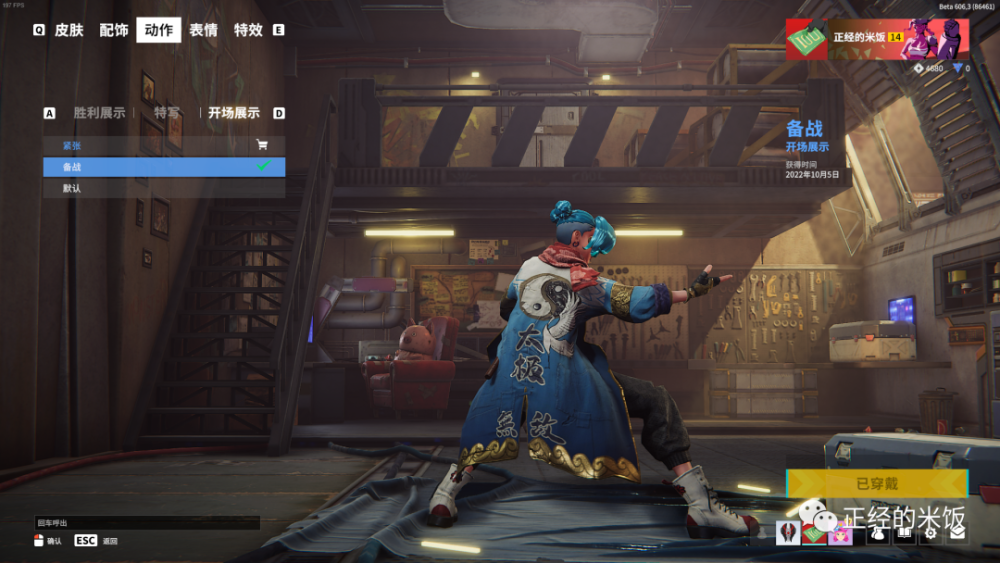Select the 动作 (Actions) tab
This screenshot has width=1000, height=563.
[159, 30]
